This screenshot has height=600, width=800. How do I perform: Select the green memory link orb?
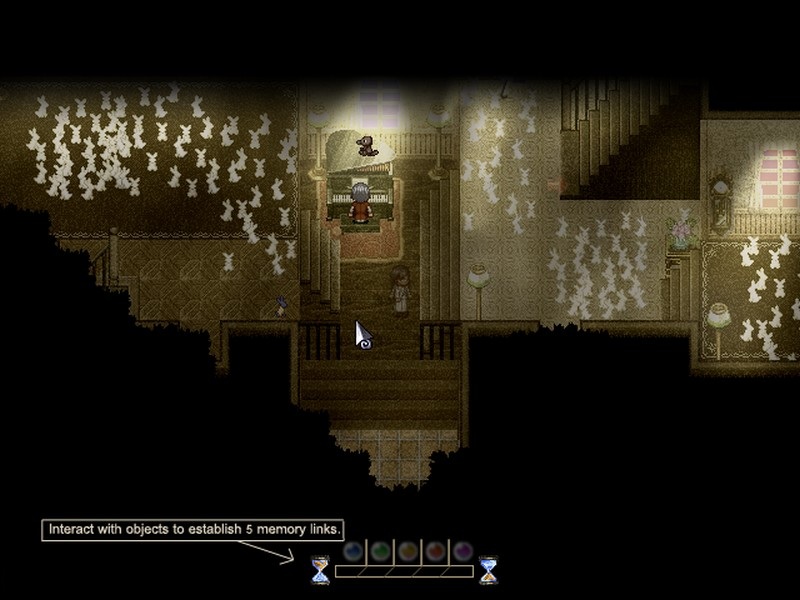pos(380,550)
